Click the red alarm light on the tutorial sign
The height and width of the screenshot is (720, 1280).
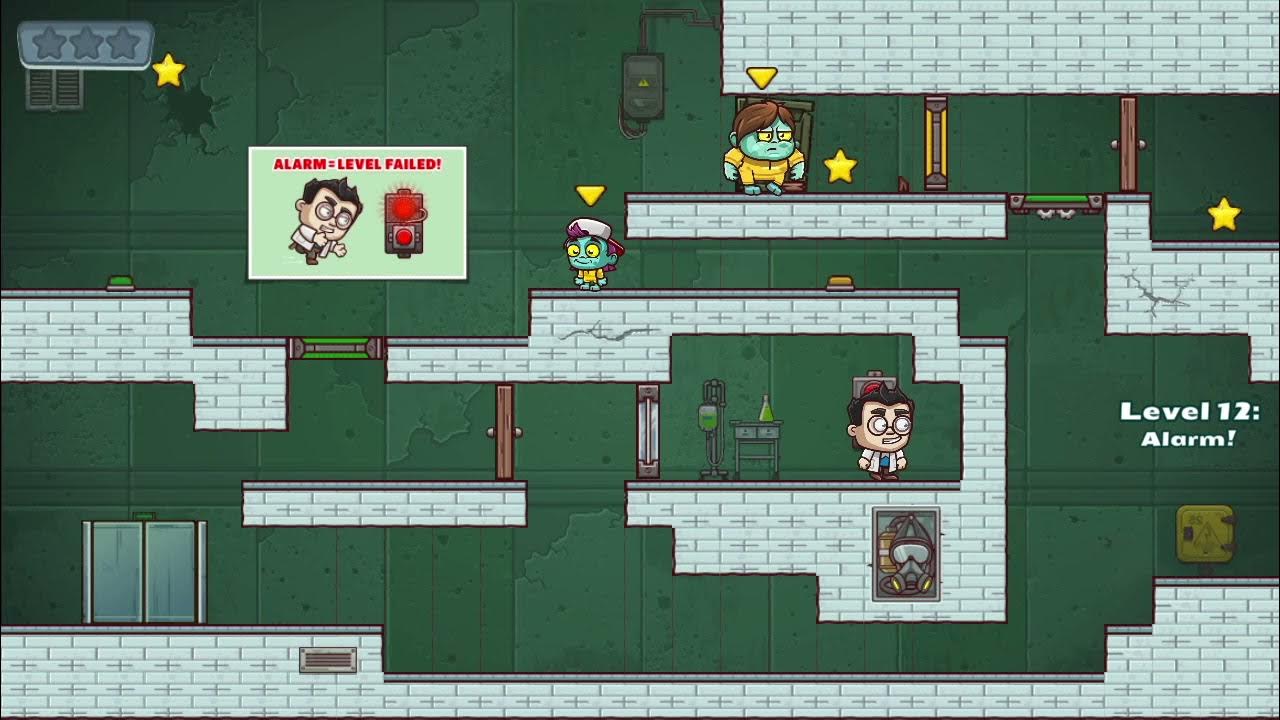click(404, 206)
